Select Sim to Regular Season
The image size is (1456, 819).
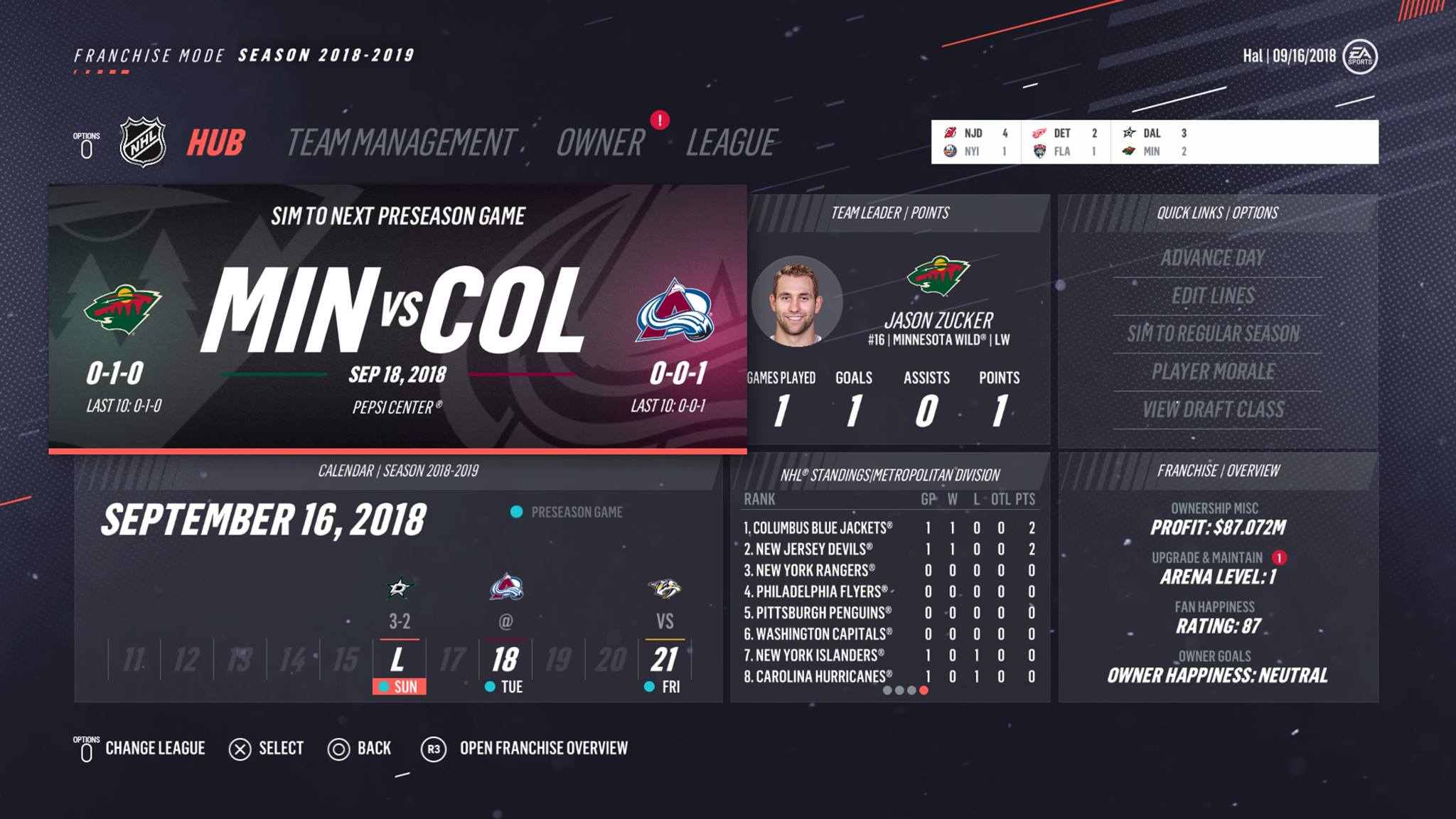[1213, 333]
